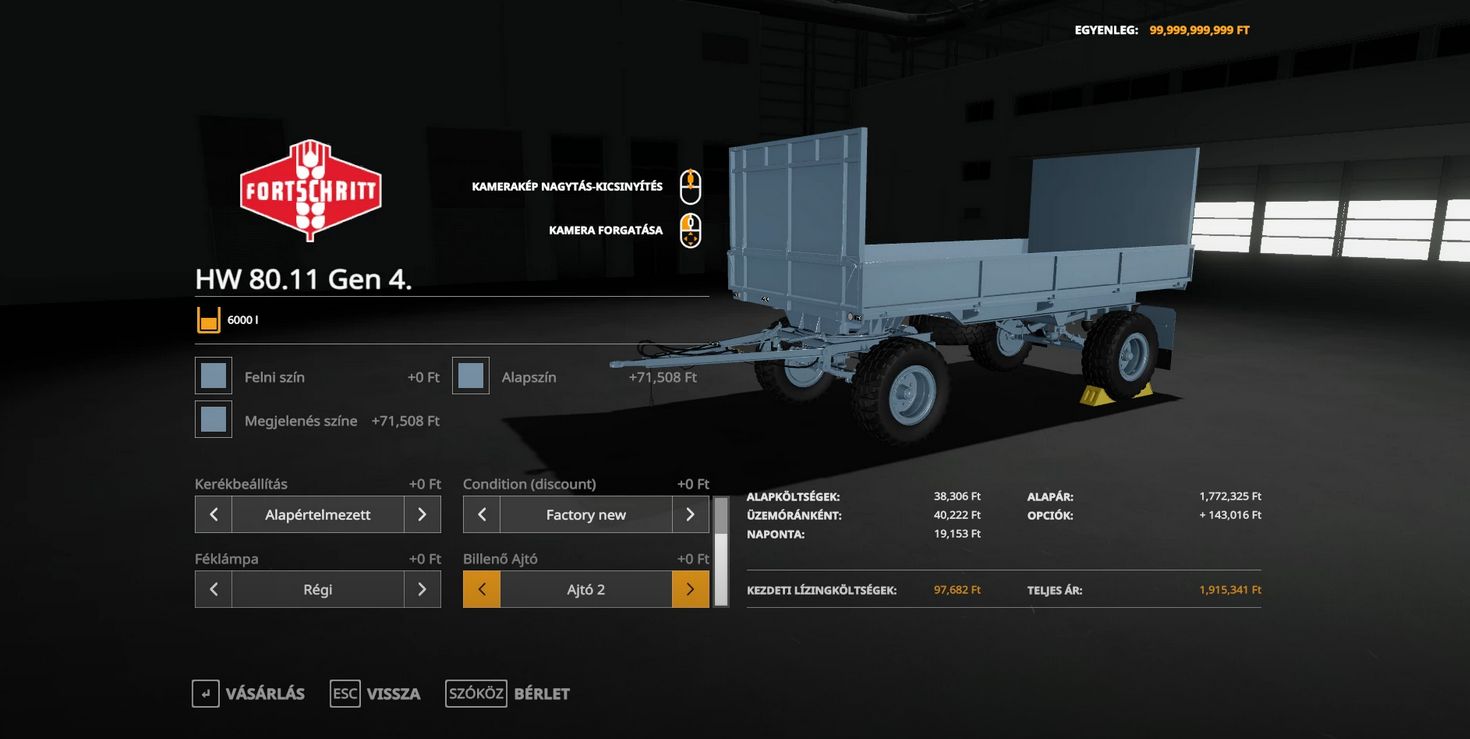1470x739 pixels.
Task: Switch Condition to previous value
Action: tap(482, 515)
